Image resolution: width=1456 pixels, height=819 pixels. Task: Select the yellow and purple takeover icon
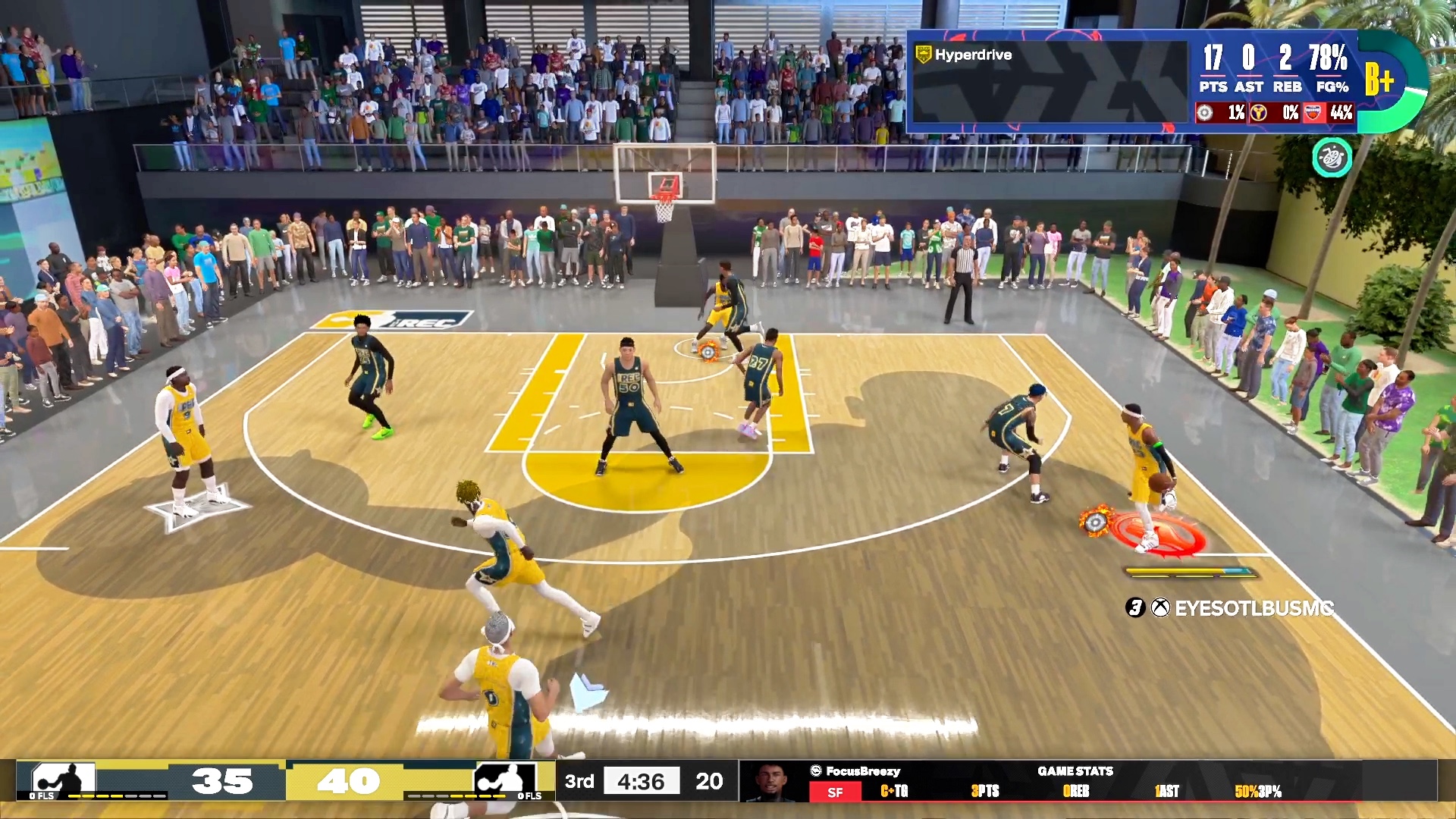(1259, 113)
